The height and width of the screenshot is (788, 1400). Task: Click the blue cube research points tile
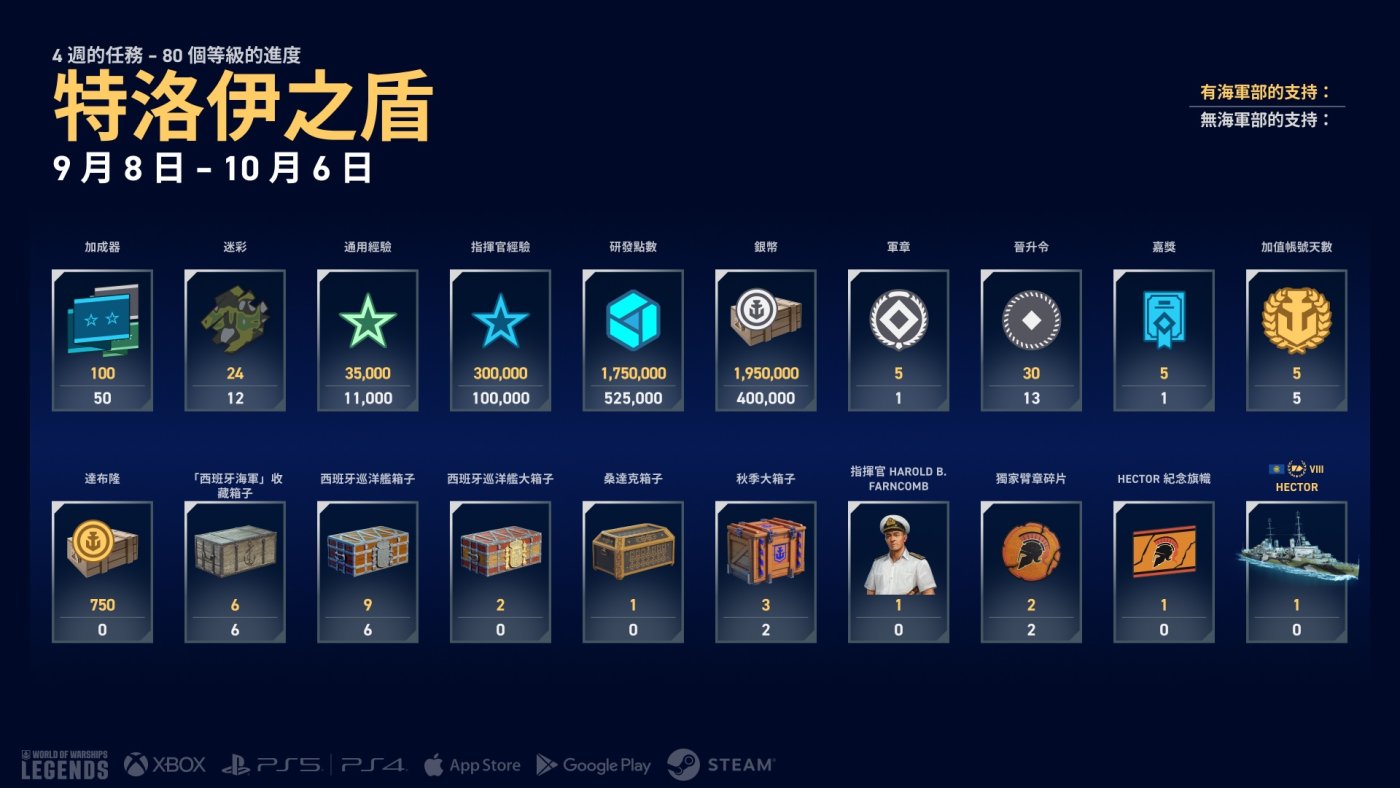click(x=632, y=340)
